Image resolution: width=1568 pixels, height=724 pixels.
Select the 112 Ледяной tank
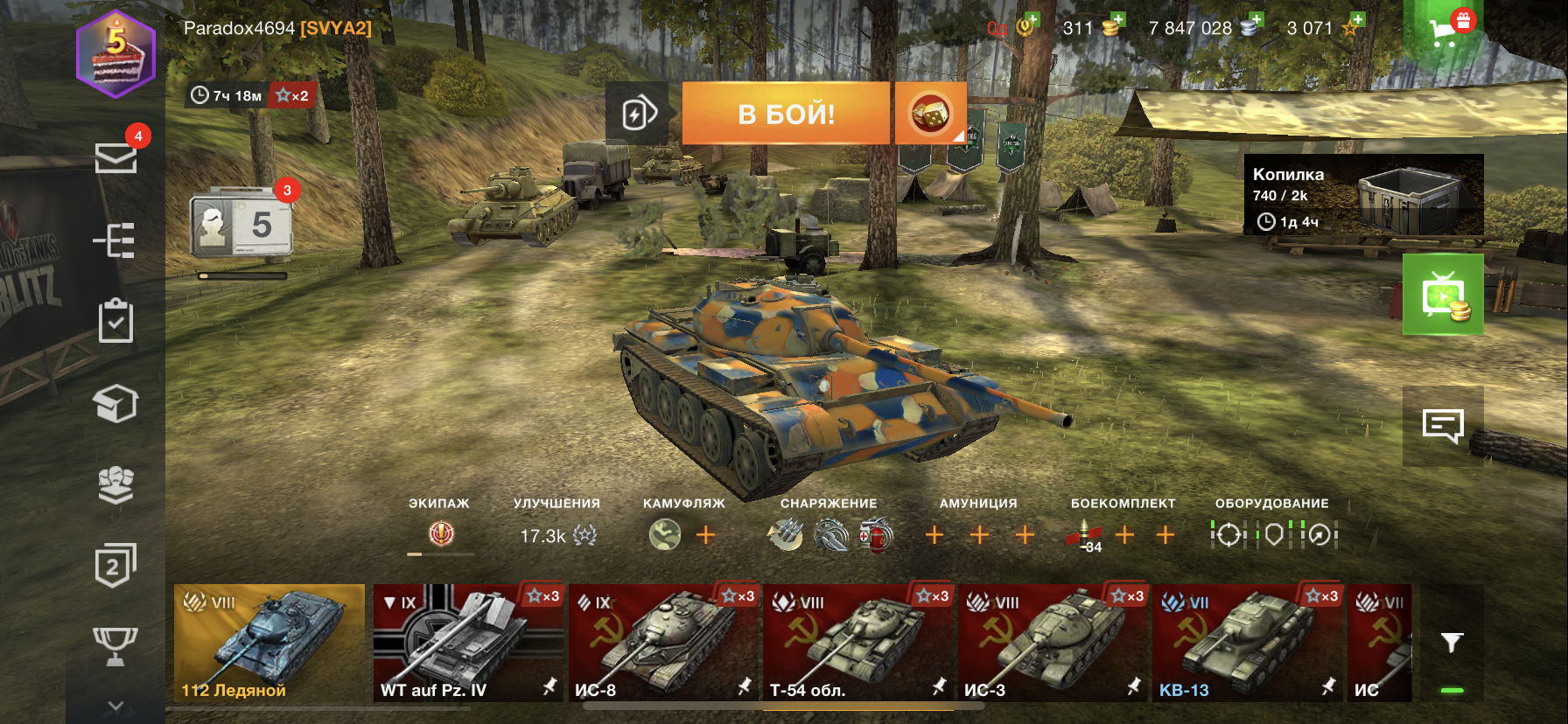[x=269, y=643]
